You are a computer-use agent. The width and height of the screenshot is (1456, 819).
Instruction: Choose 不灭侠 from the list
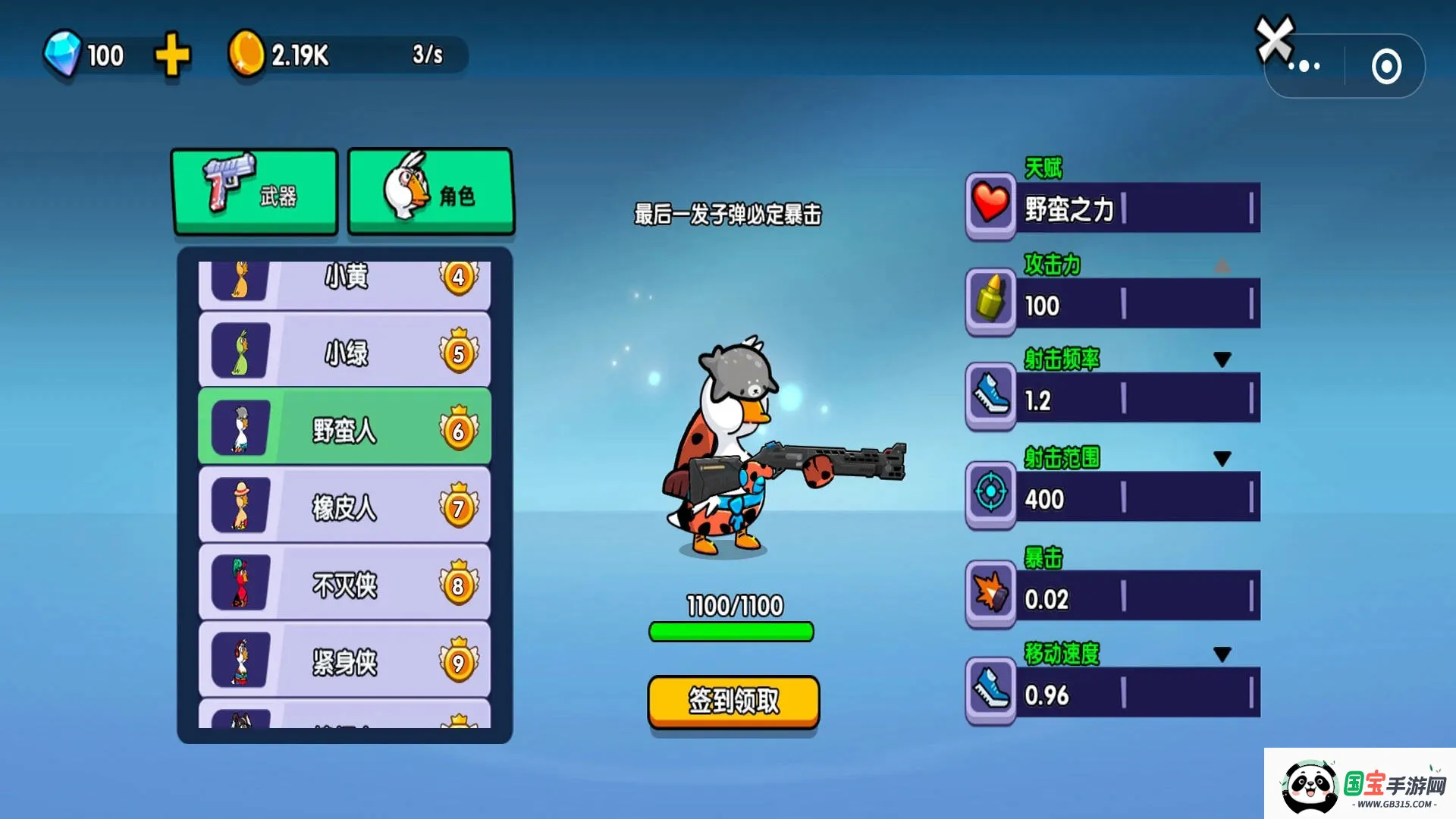344,583
